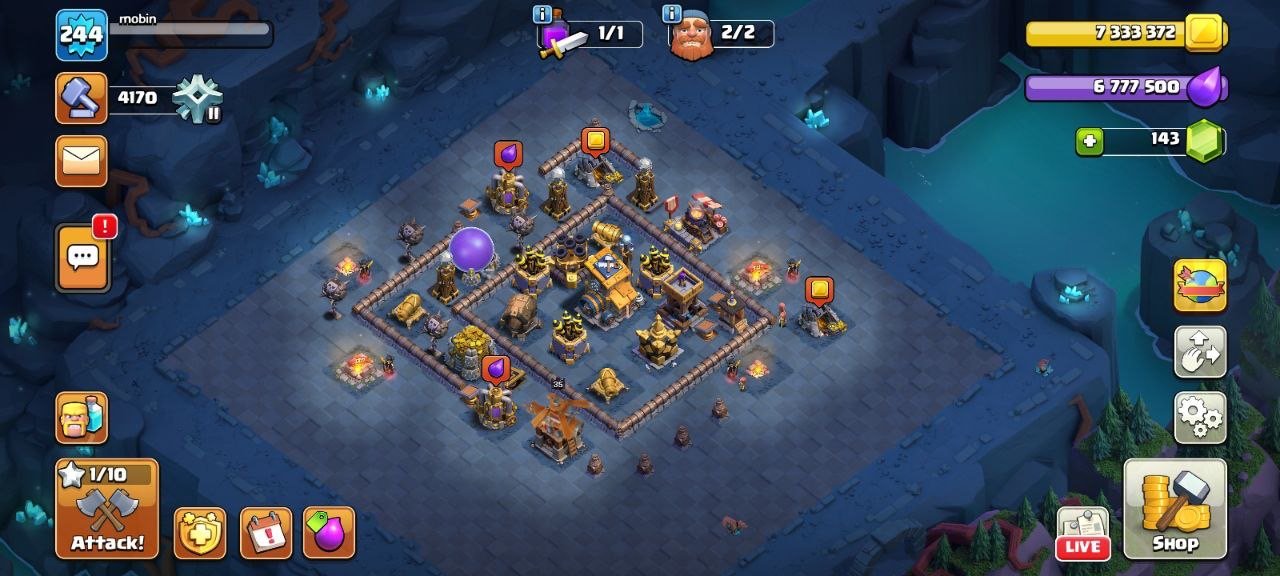Open the settings gears menu
The image size is (1280, 576).
[1200, 417]
